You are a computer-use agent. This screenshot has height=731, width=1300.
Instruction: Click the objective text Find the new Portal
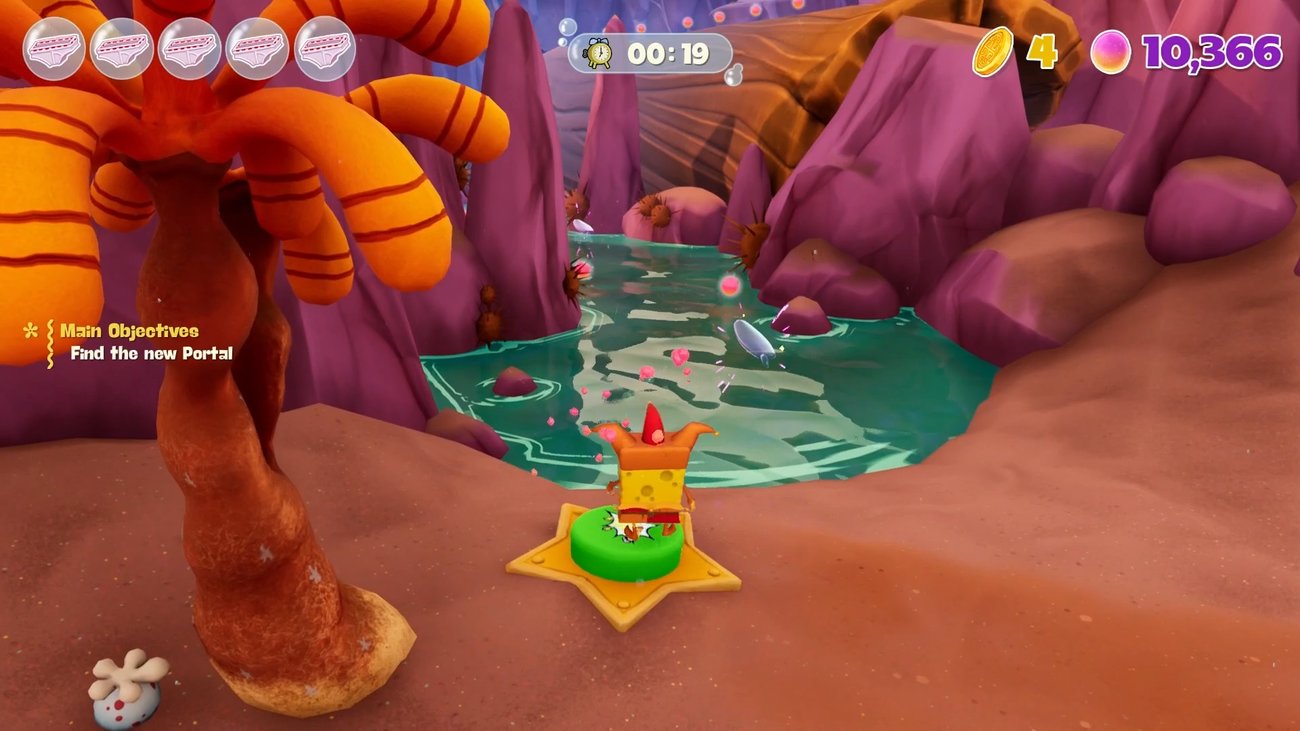point(151,353)
